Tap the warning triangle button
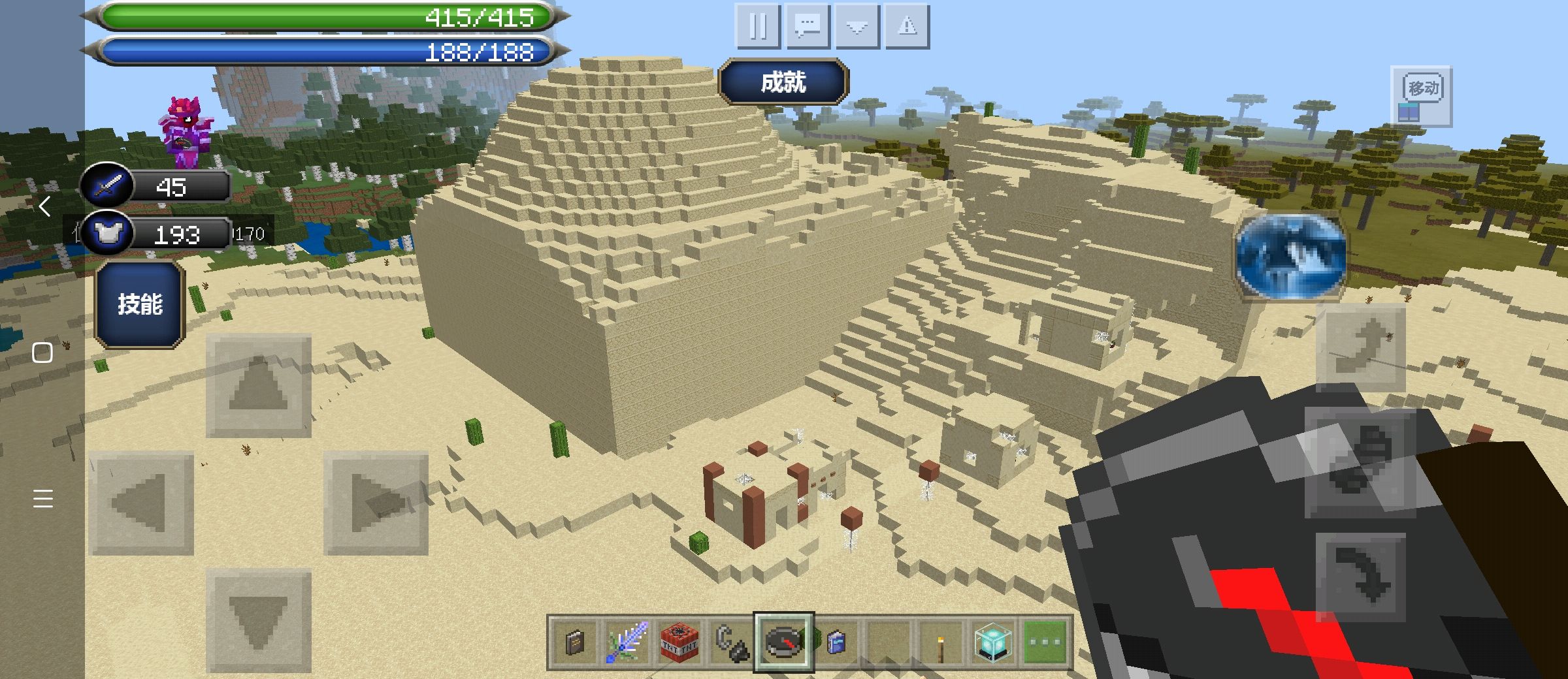This screenshot has height=679, width=1568. tap(907, 27)
